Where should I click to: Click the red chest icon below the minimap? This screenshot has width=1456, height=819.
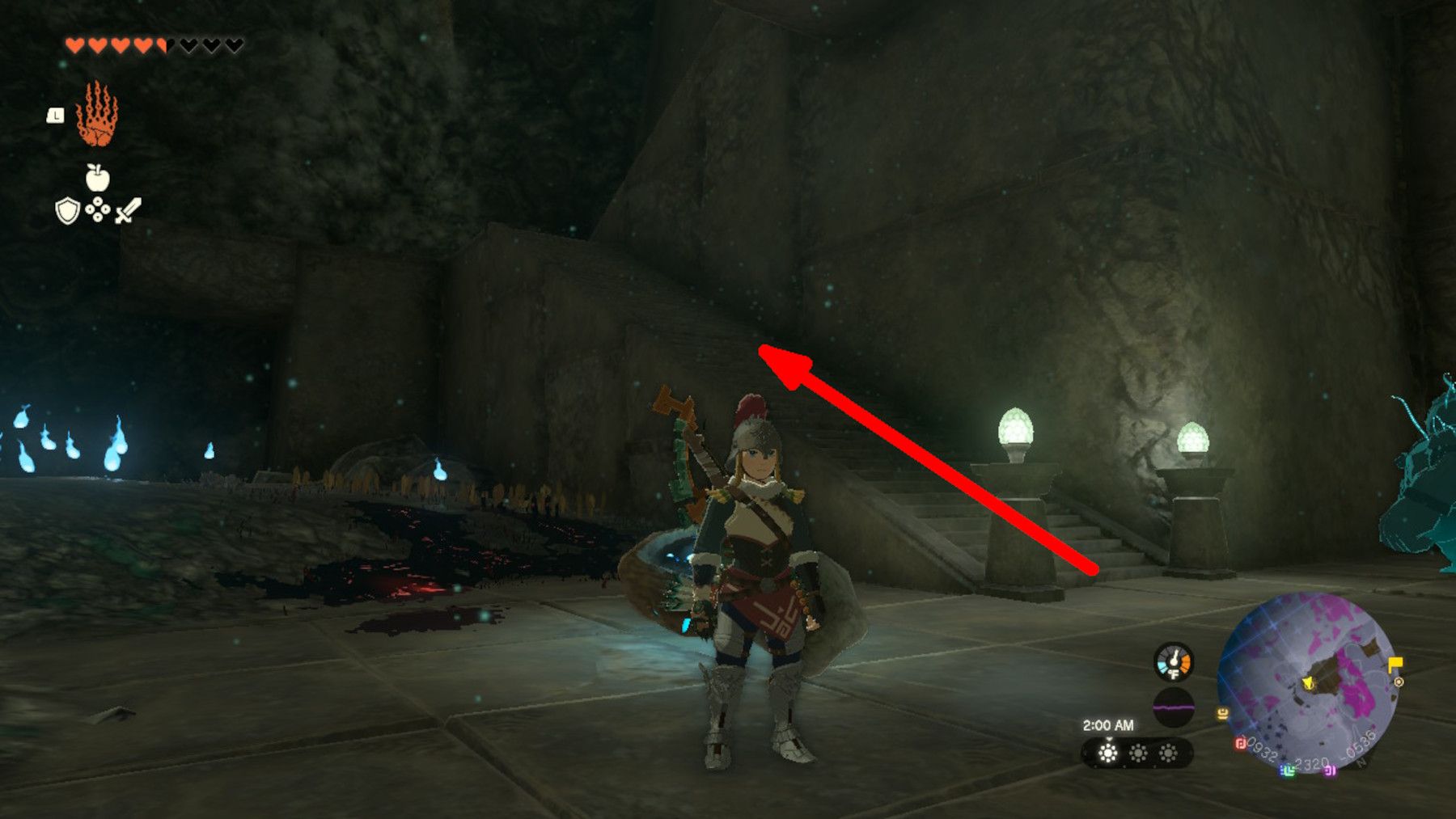[1241, 744]
